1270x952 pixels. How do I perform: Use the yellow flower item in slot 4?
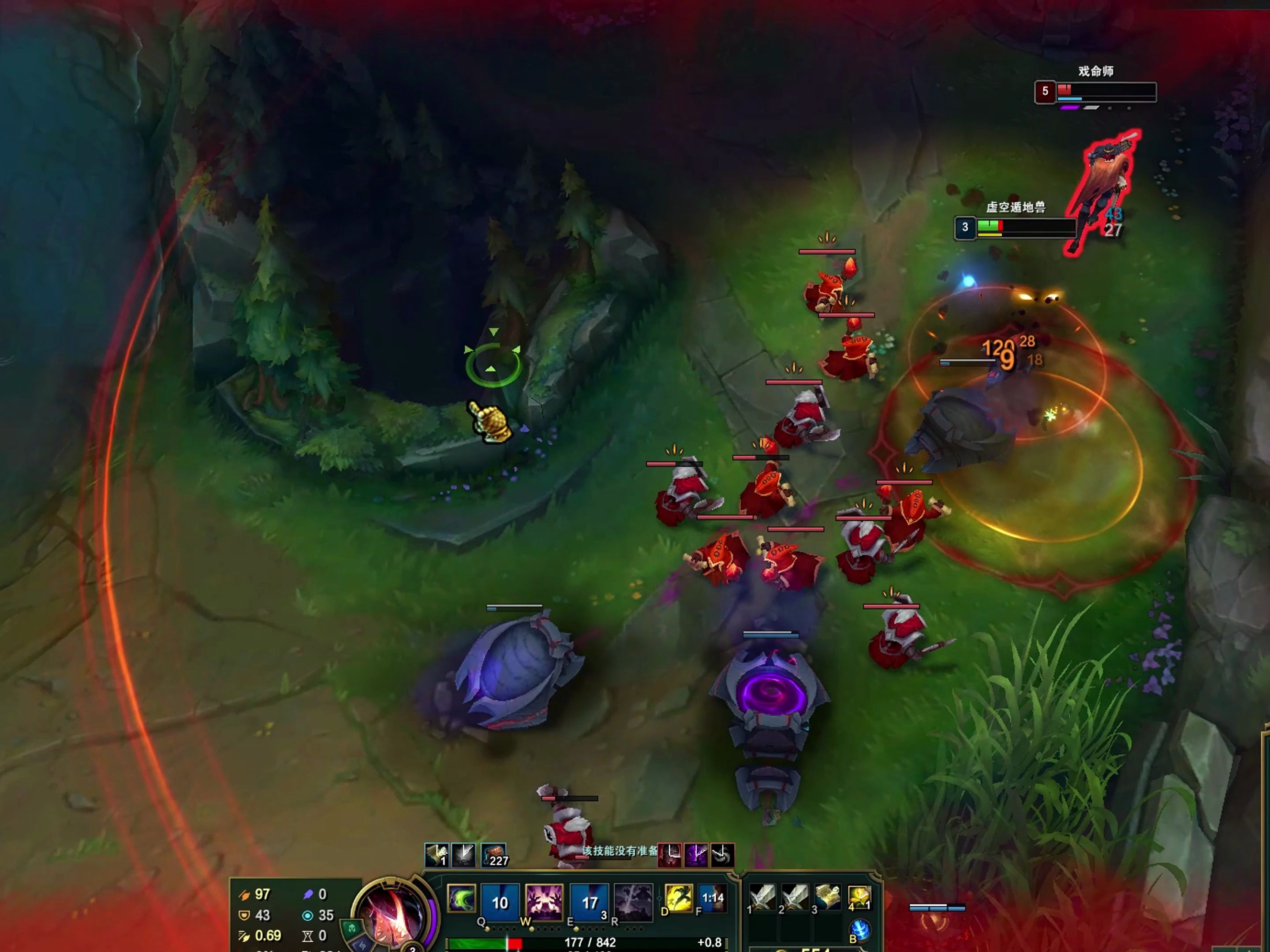click(859, 897)
